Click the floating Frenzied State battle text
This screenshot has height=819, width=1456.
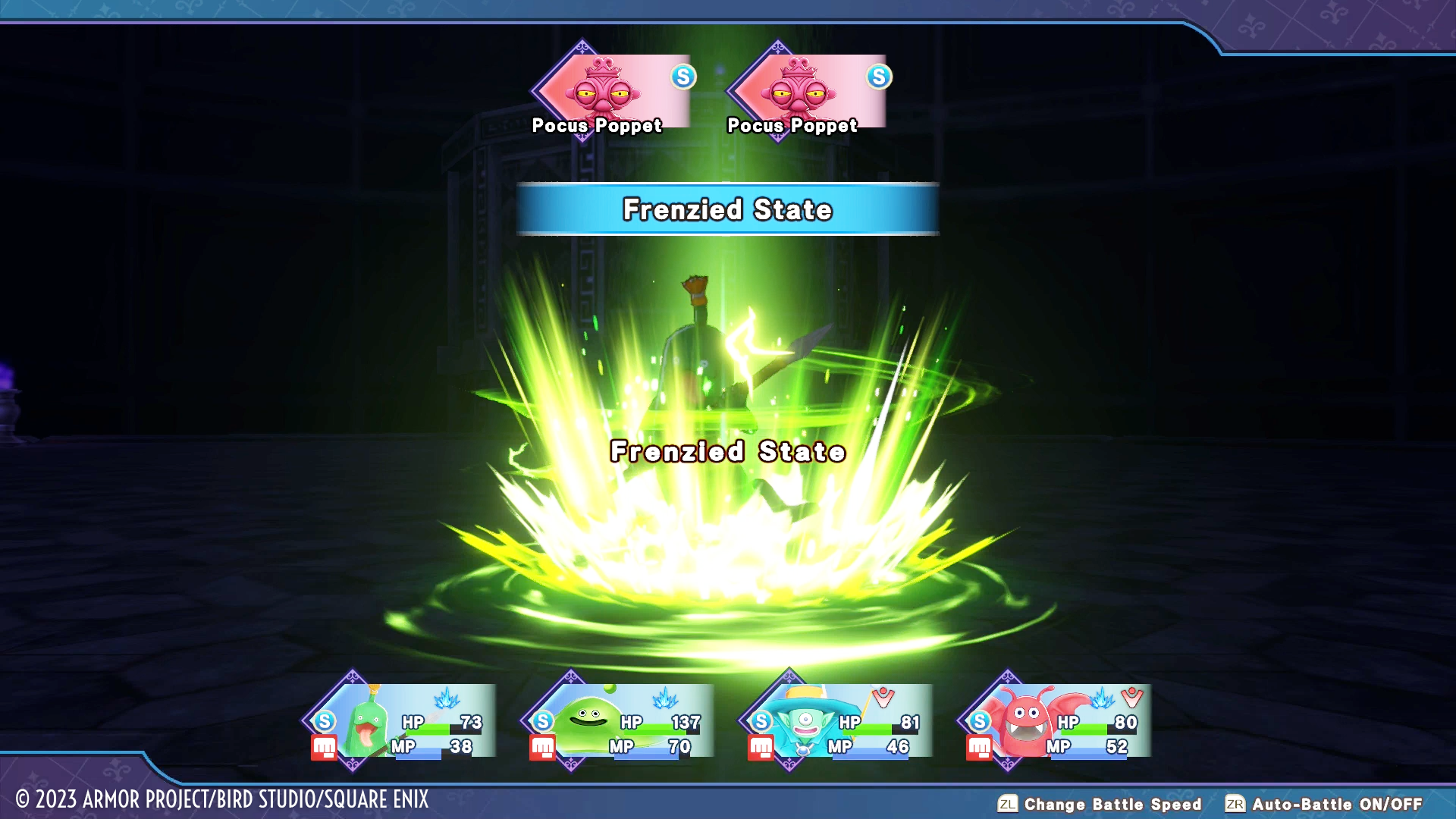click(x=726, y=453)
